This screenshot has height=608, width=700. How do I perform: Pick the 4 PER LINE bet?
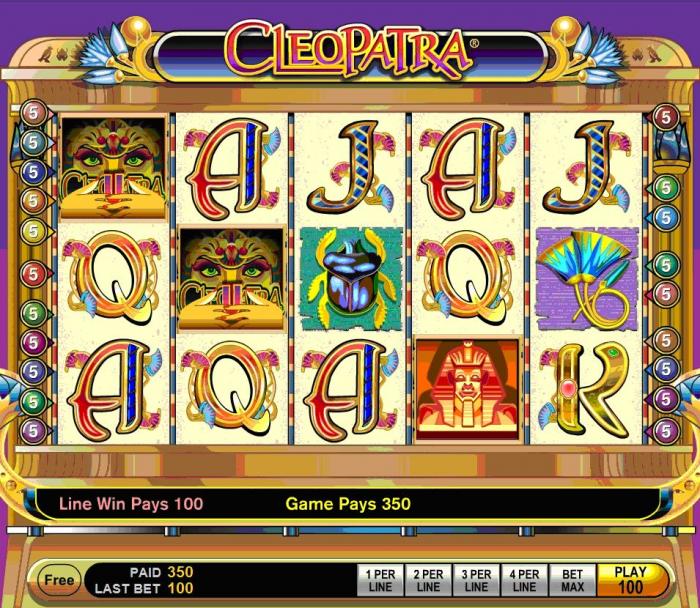click(x=524, y=581)
